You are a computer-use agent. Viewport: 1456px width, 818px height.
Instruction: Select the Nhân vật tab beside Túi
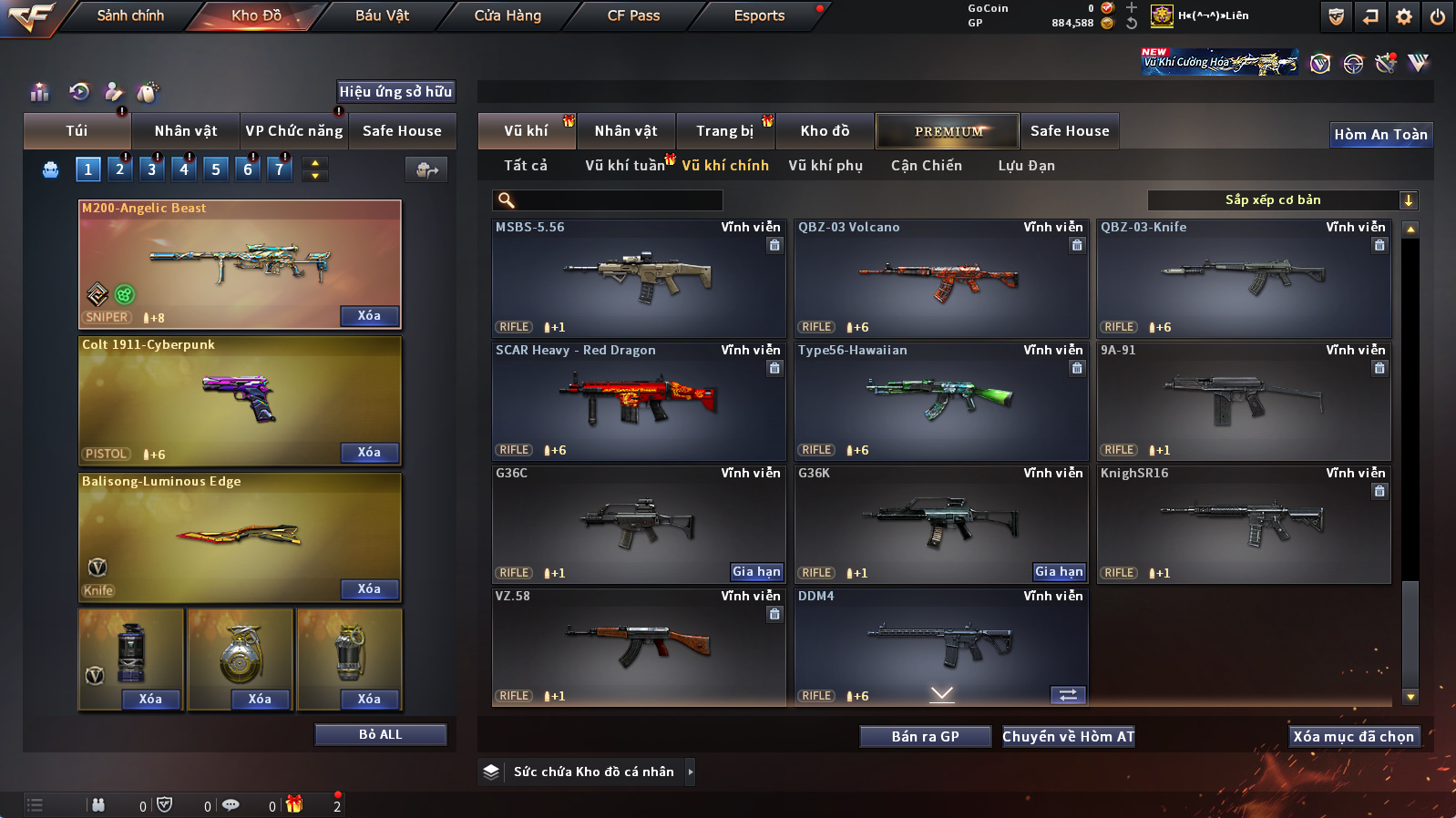point(186,131)
